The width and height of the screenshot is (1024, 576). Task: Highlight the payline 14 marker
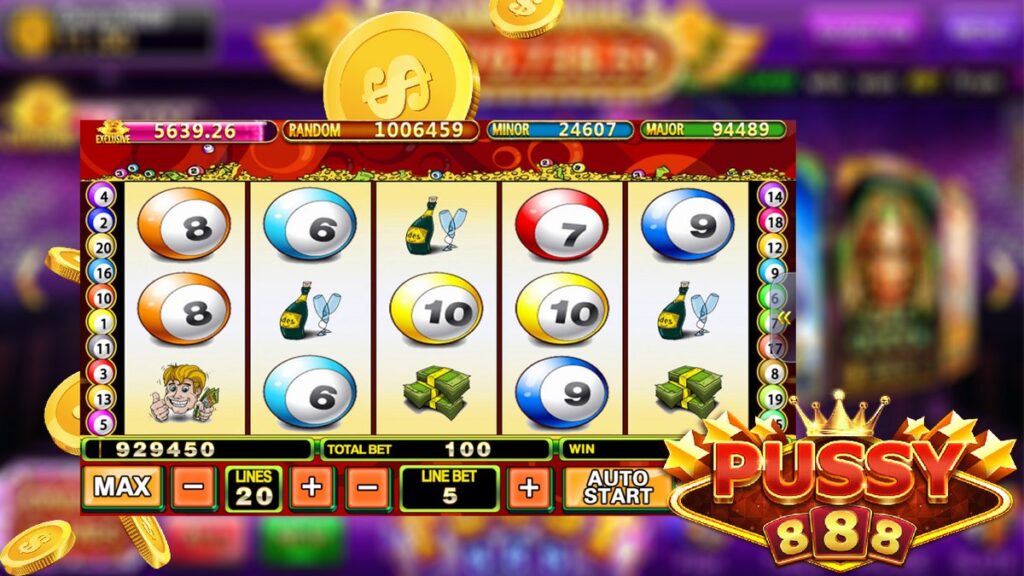tap(772, 196)
